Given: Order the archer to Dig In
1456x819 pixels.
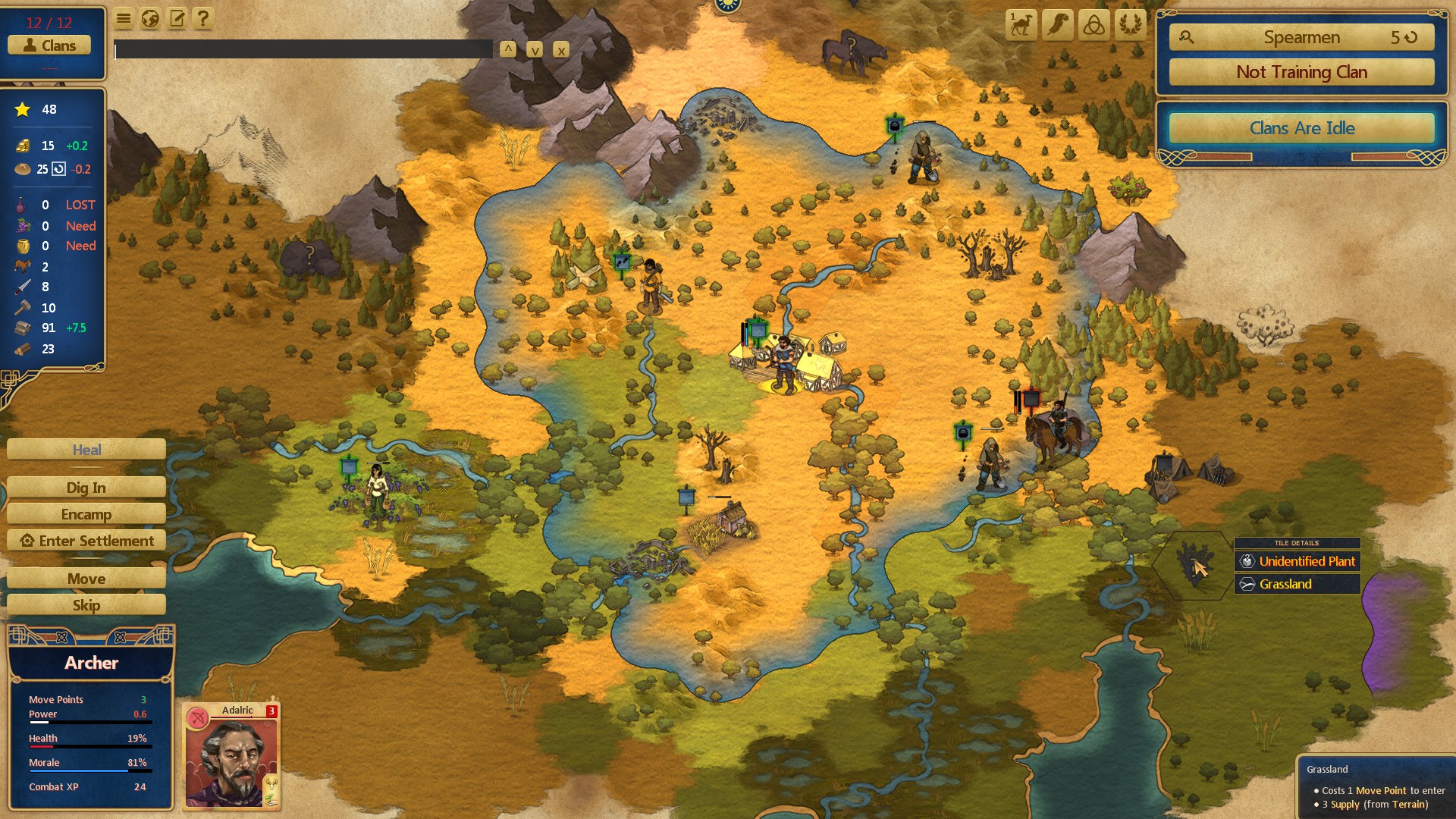Looking at the screenshot, I should (x=86, y=488).
